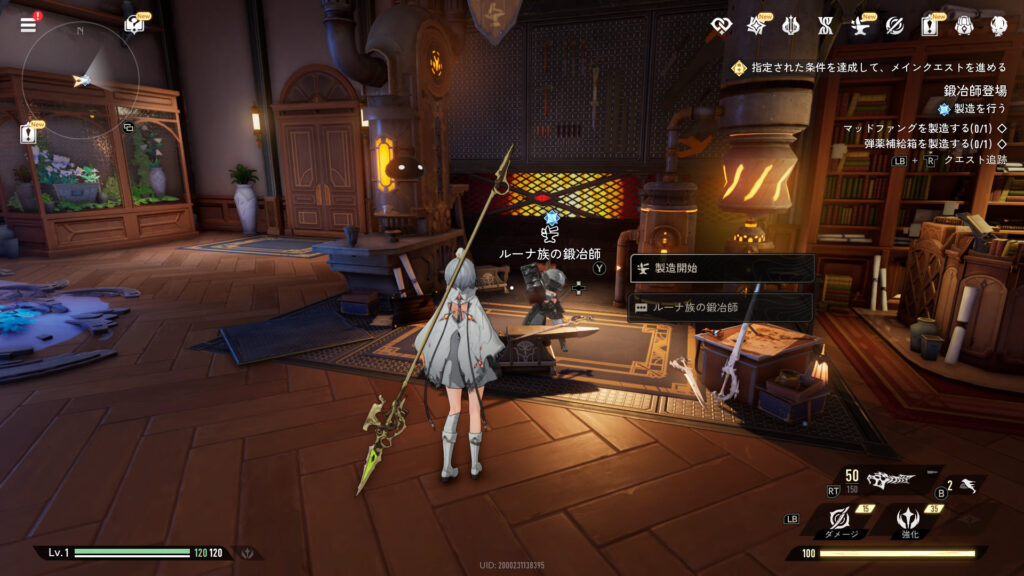Screen dimensions: 1024x576
Task: Open the backpack icon in top bar
Action: (x=963, y=25)
